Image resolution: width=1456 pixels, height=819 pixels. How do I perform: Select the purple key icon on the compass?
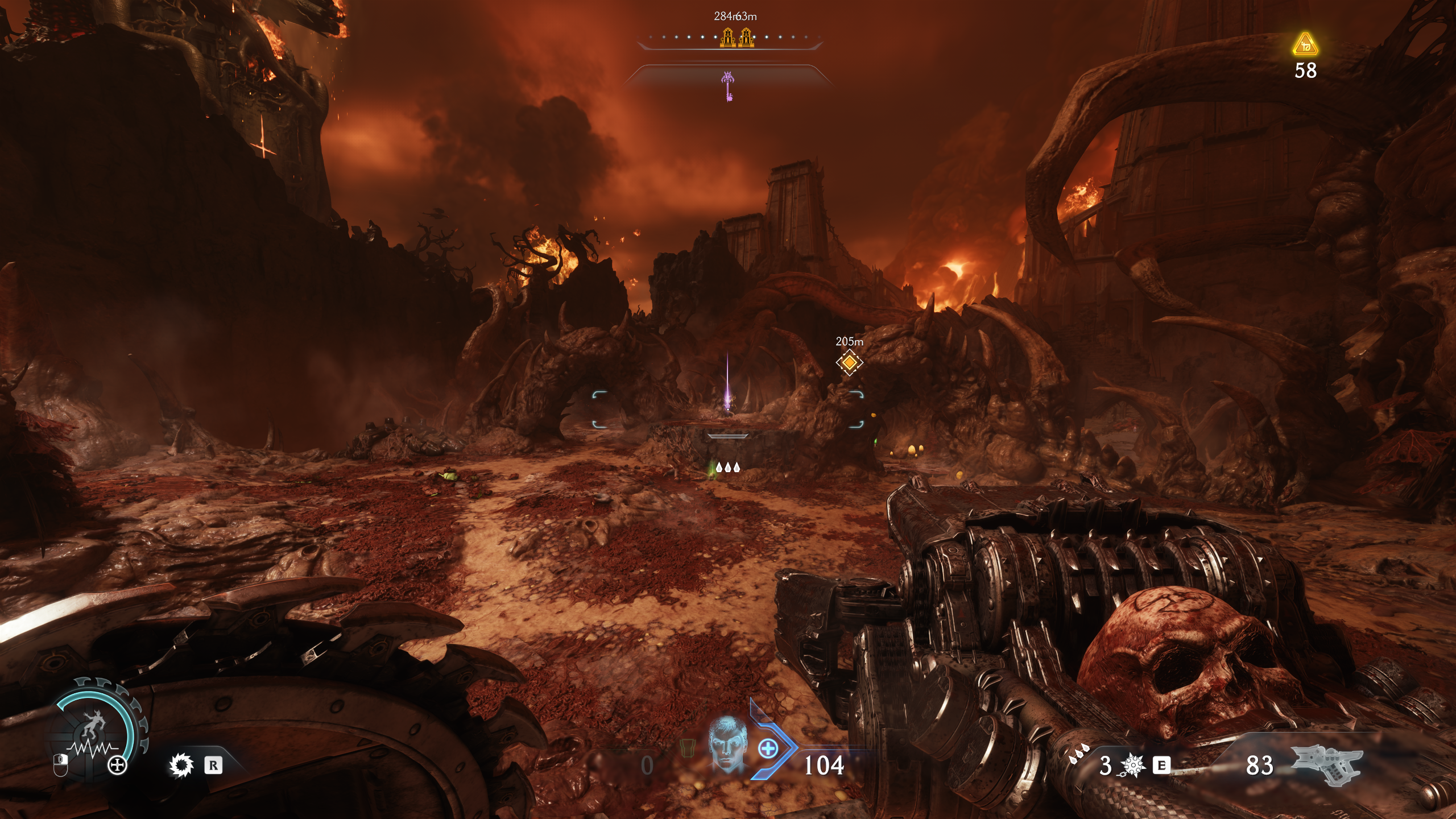(x=729, y=86)
